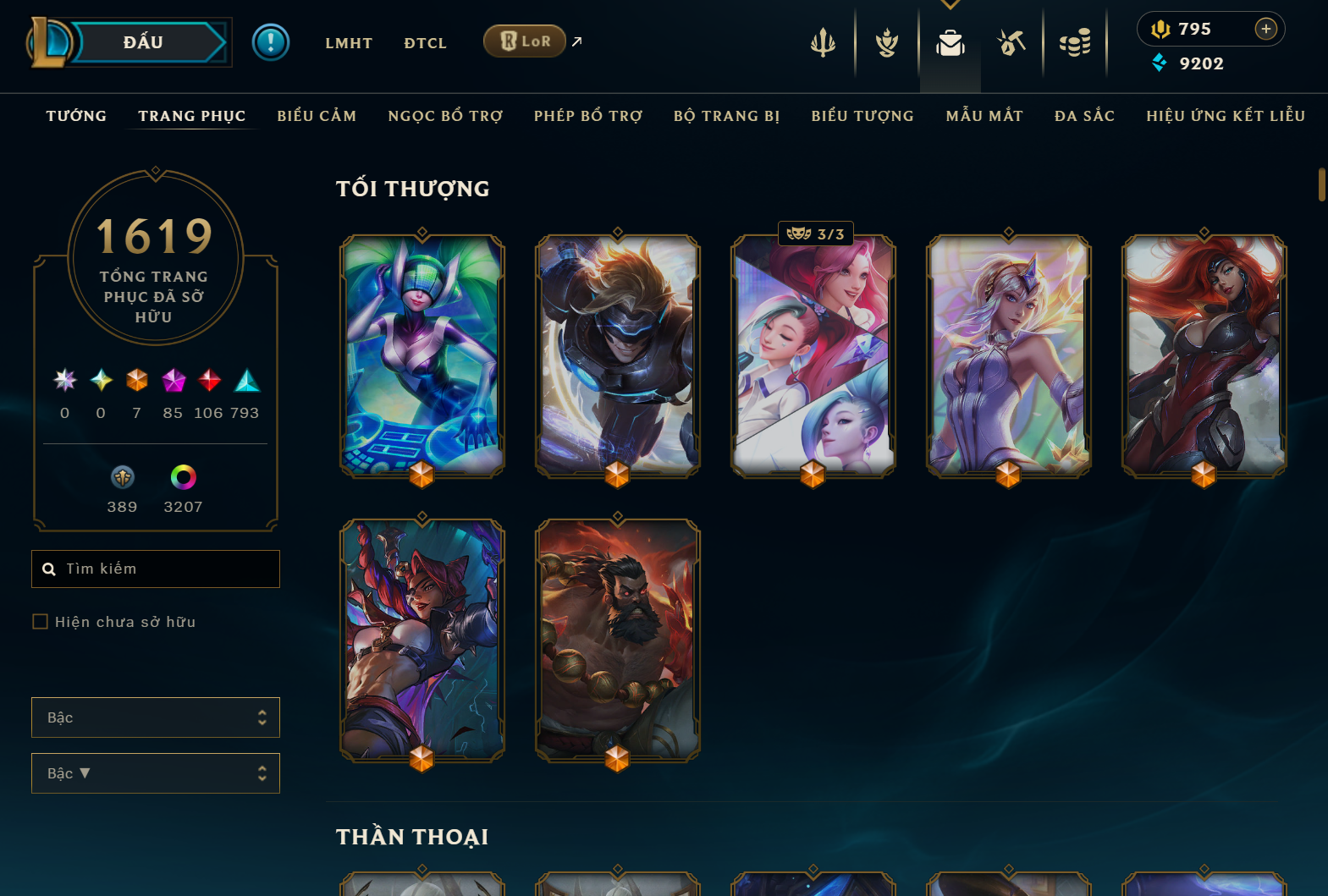
Task: Click the blue essence icon next to 9202
Action: pos(1159,63)
